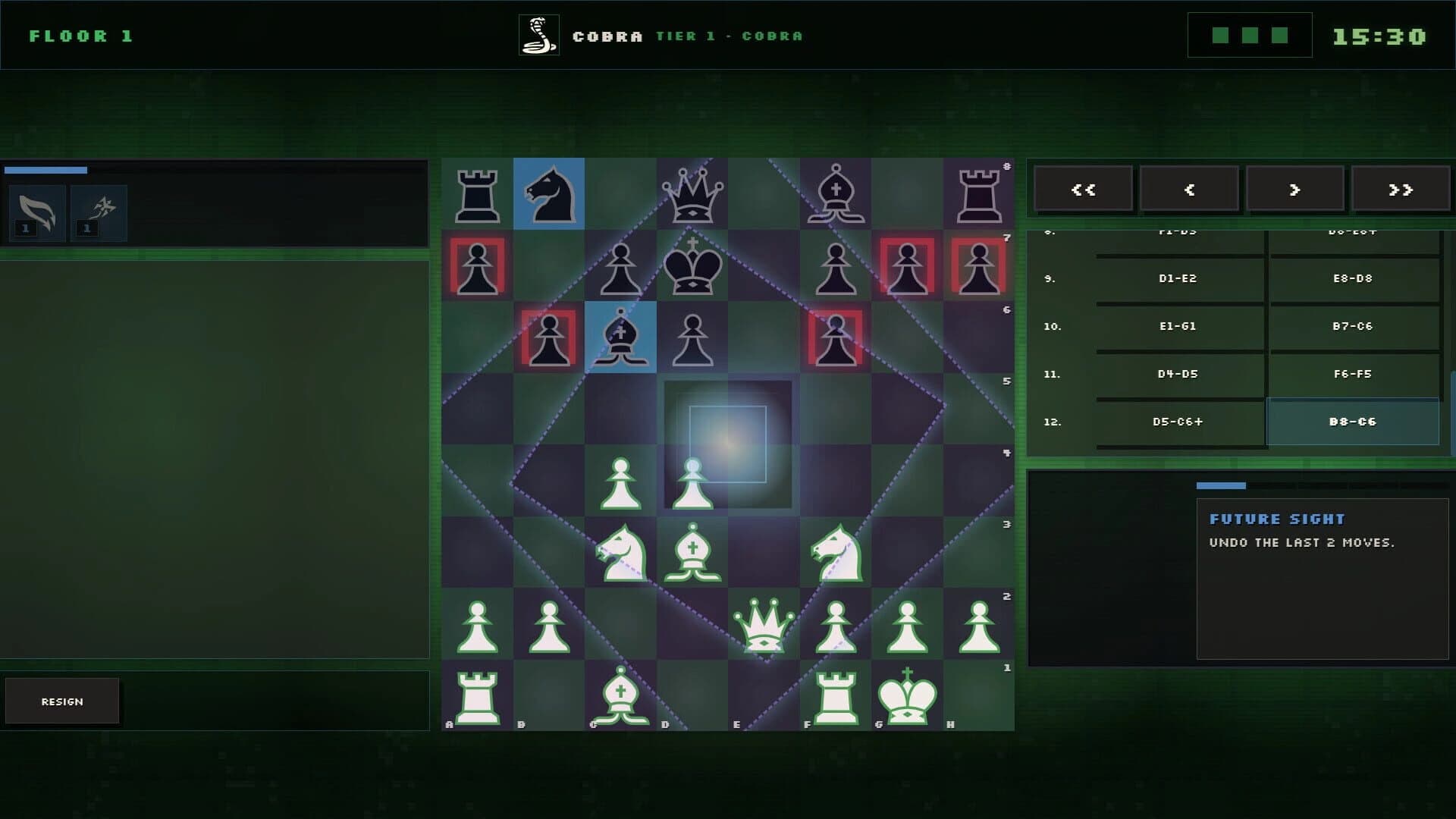Select move F6-F5 in the move list
The height and width of the screenshot is (819, 1456).
pyautogui.click(x=1353, y=374)
